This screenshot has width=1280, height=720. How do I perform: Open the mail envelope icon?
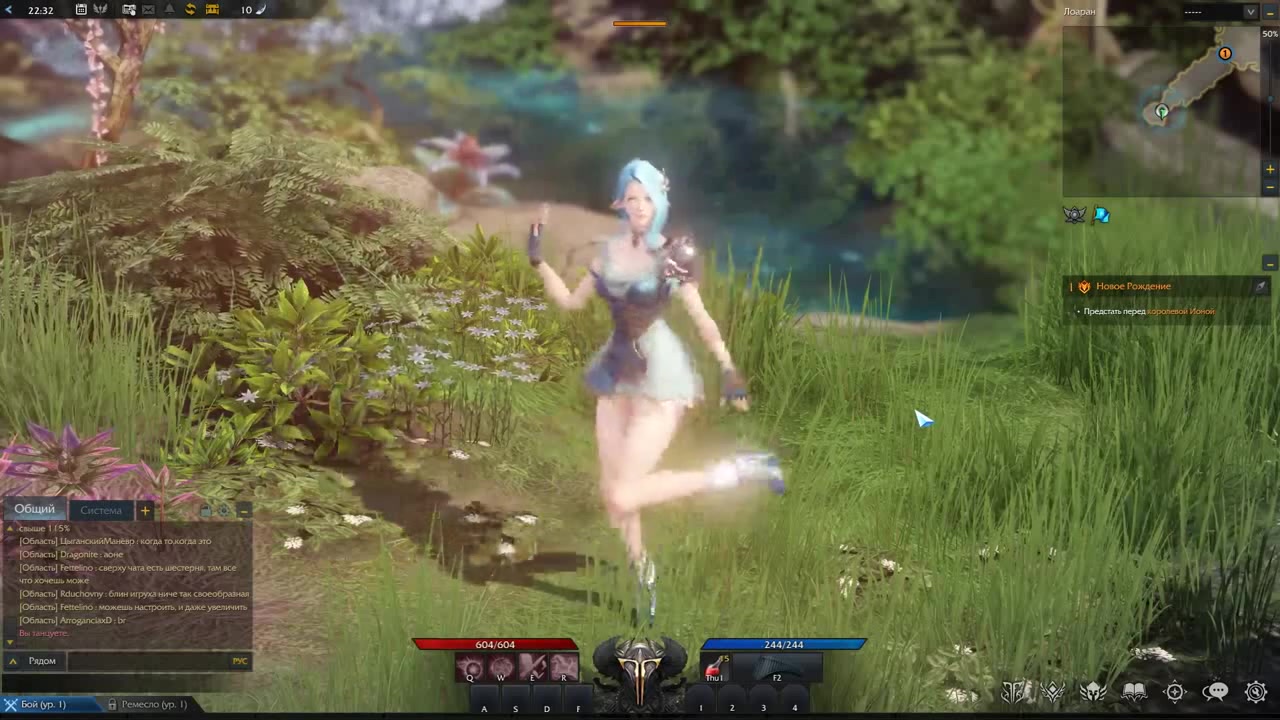pyautogui.click(x=148, y=10)
